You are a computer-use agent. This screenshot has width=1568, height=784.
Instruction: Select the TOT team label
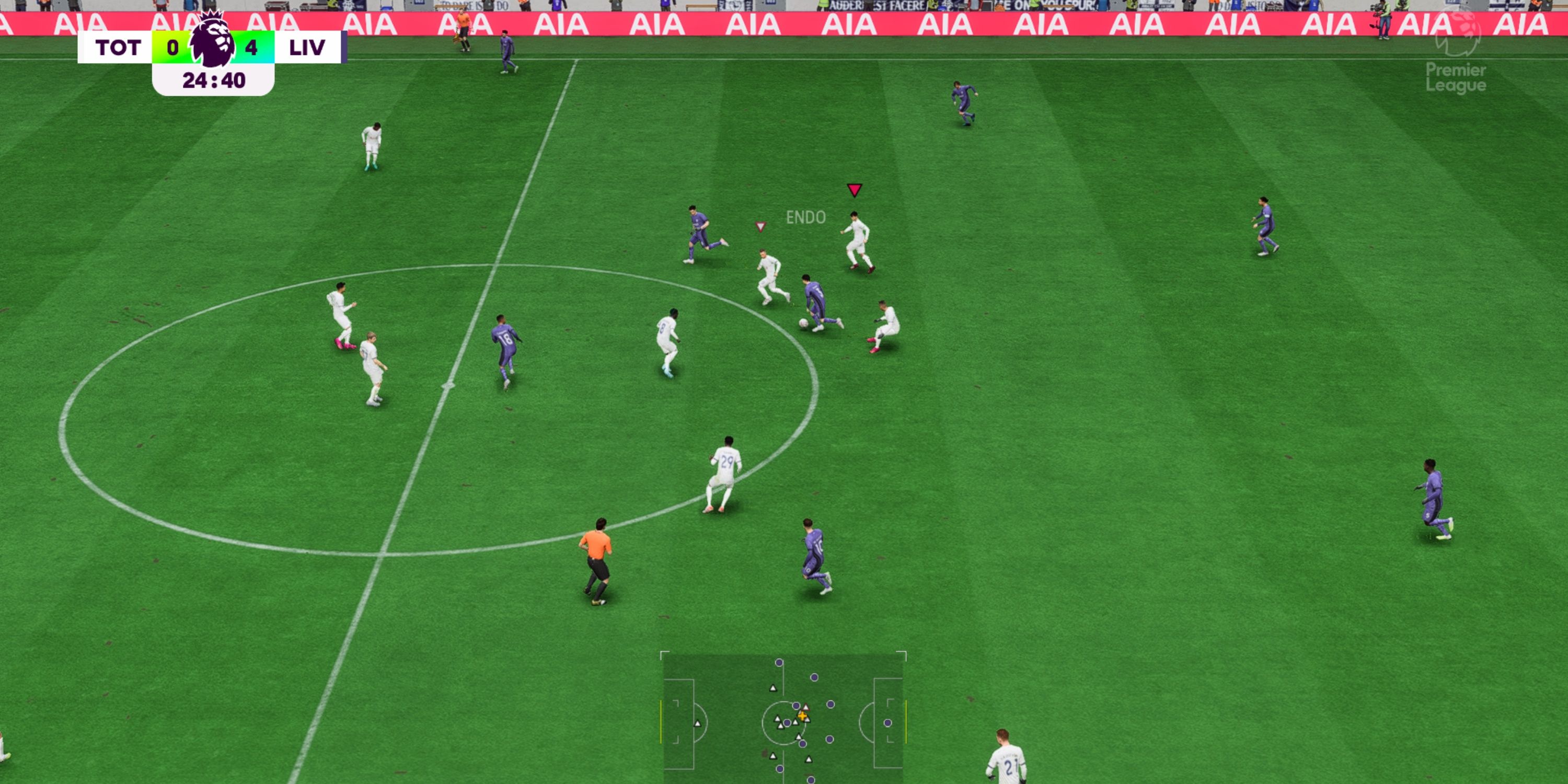(118, 48)
